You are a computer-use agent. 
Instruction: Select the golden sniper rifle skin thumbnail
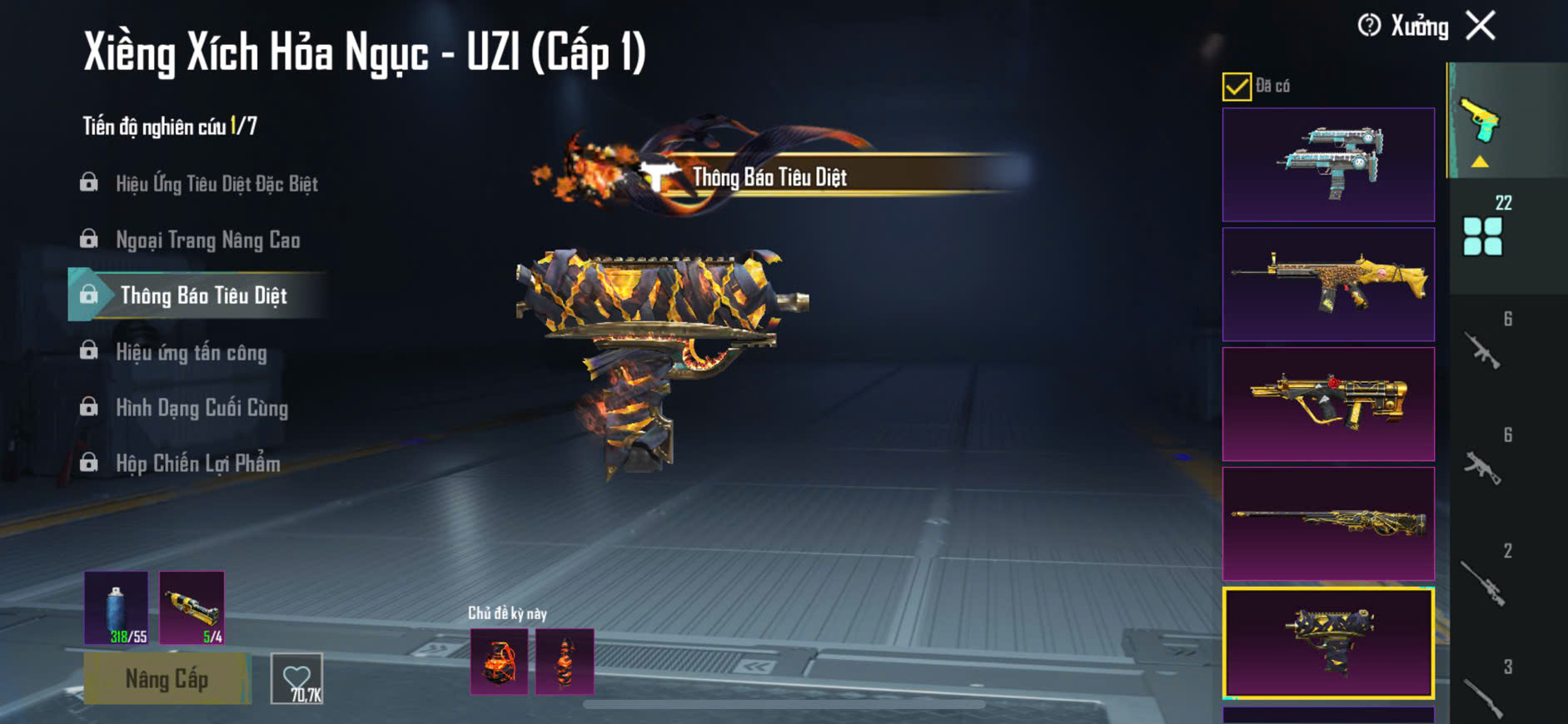coord(1328,523)
